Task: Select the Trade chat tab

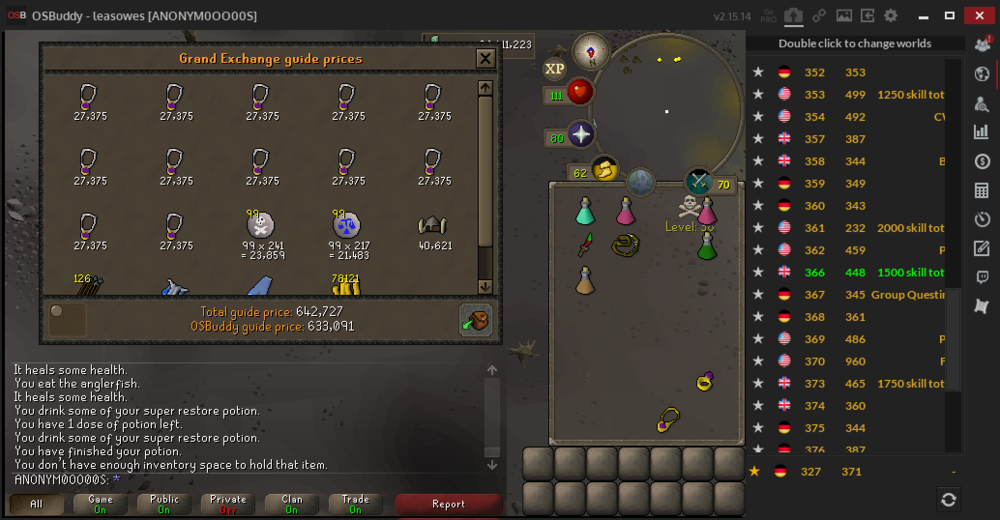Action: click(355, 504)
